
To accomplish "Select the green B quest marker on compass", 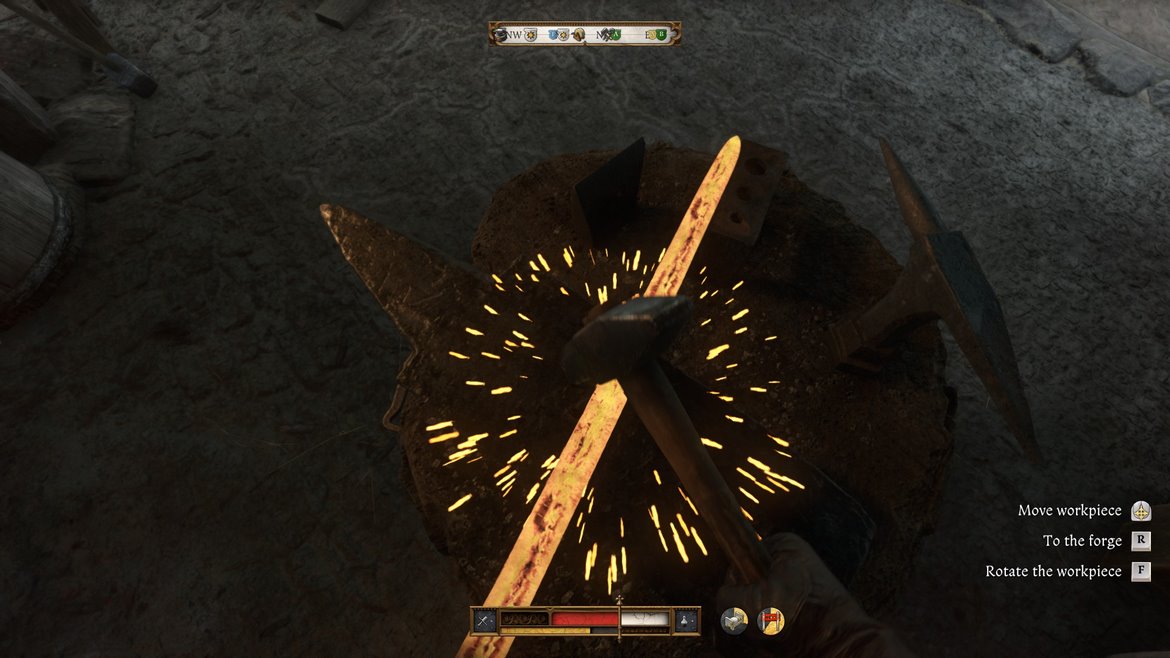I will pos(660,35).
